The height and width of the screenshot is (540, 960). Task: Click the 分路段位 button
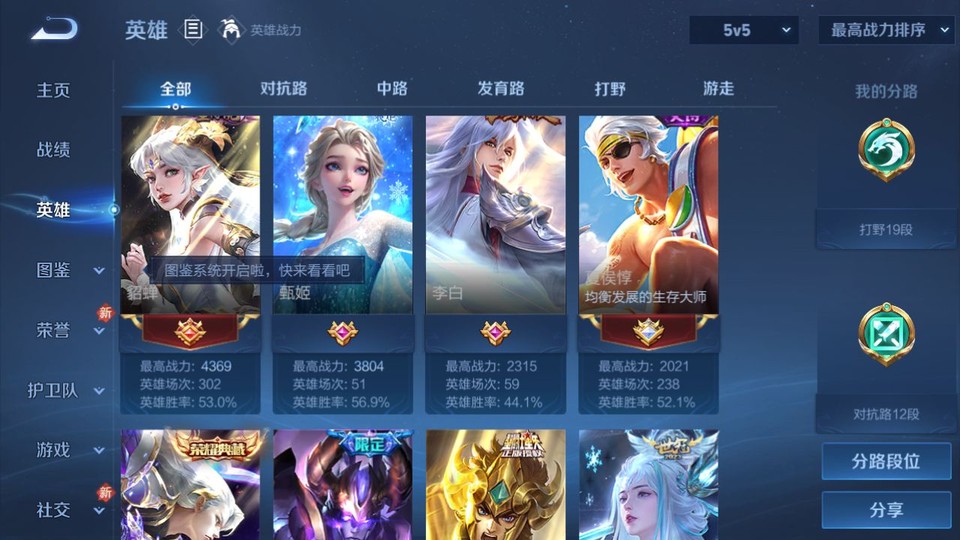click(886, 462)
